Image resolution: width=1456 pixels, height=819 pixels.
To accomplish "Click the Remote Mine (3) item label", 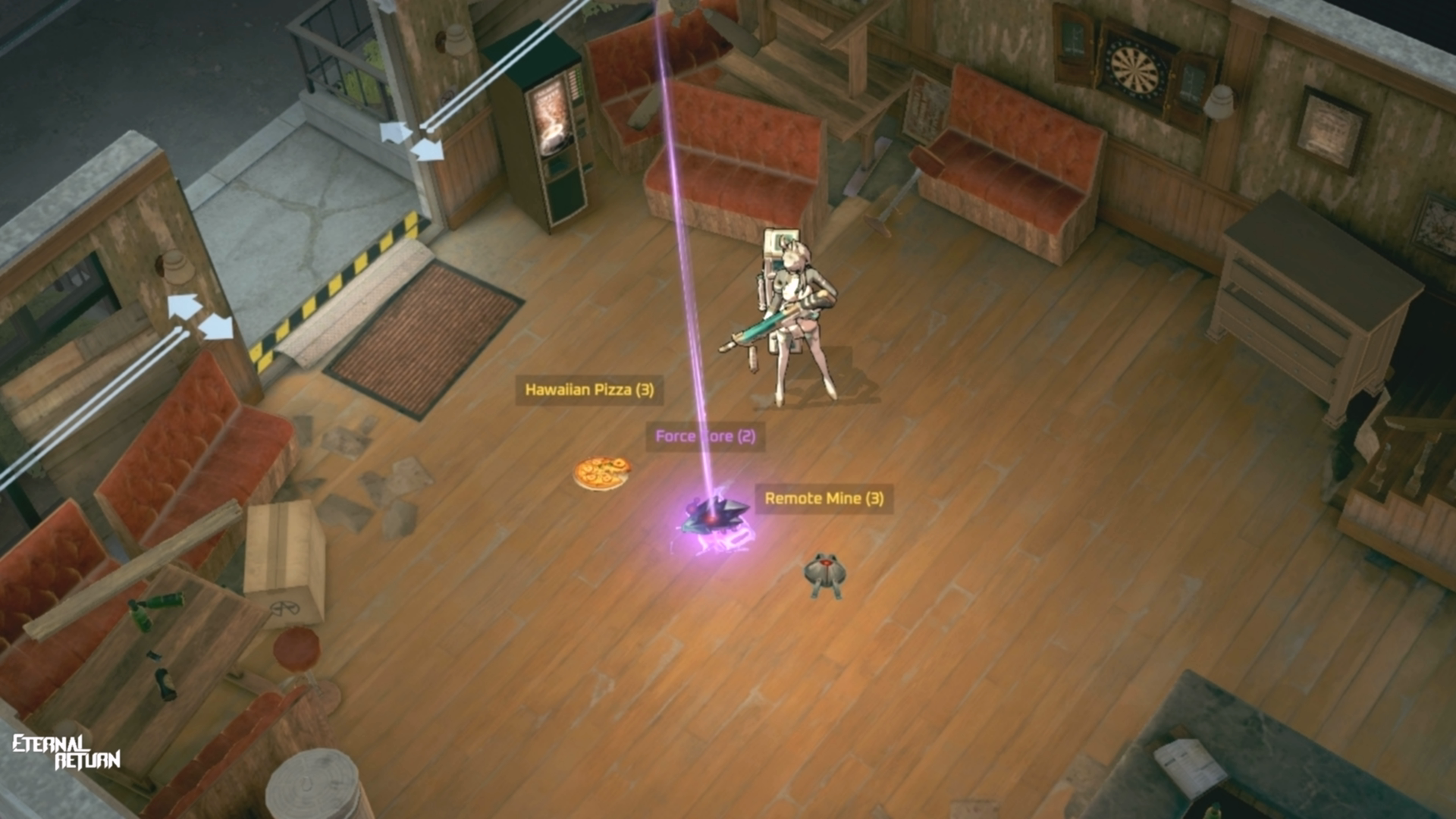I will [824, 498].
